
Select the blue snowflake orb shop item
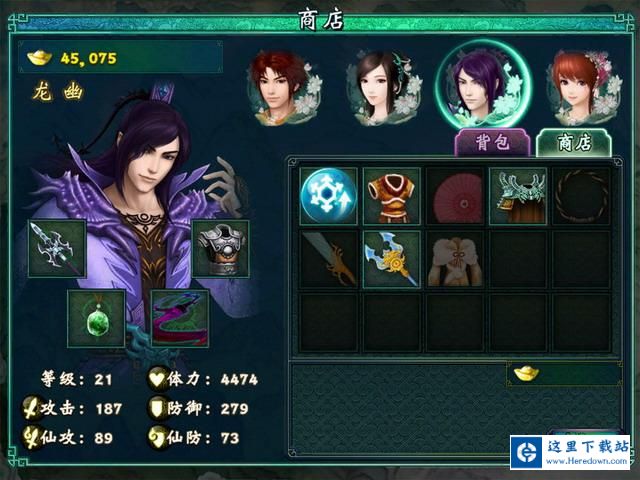click(328, 196)
